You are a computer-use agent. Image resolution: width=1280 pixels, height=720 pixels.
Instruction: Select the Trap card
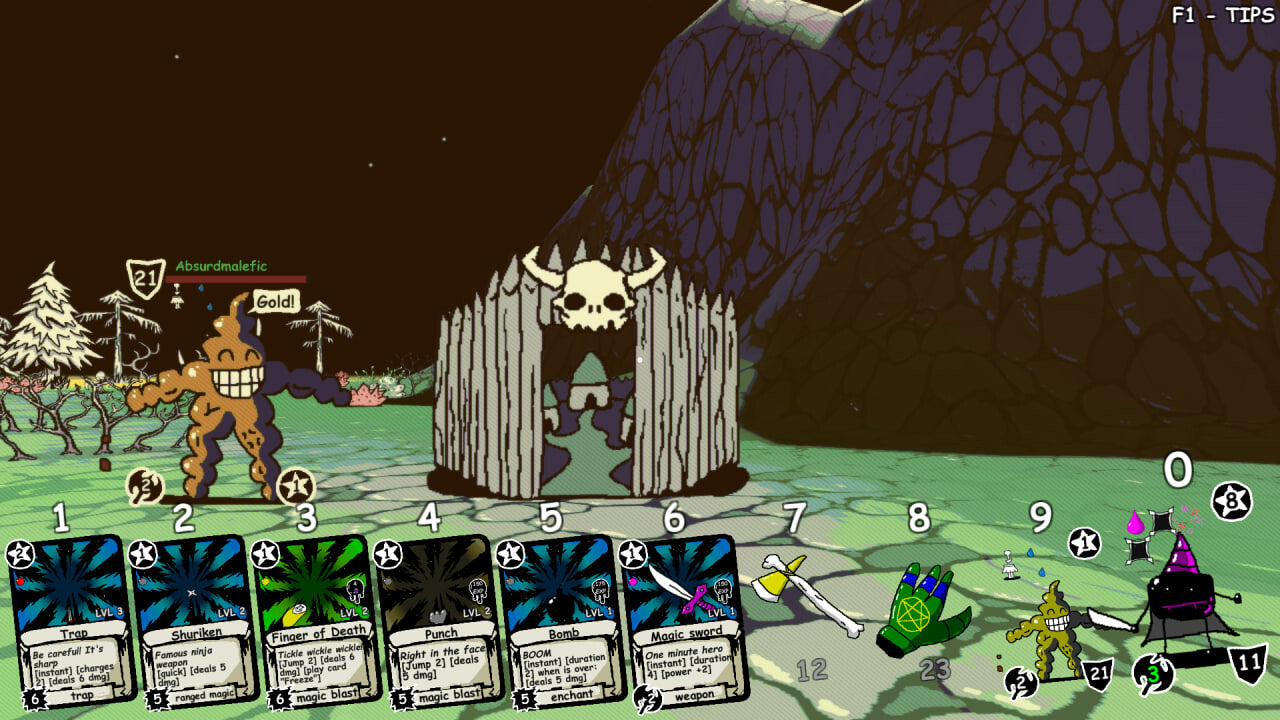click(71, 620)
